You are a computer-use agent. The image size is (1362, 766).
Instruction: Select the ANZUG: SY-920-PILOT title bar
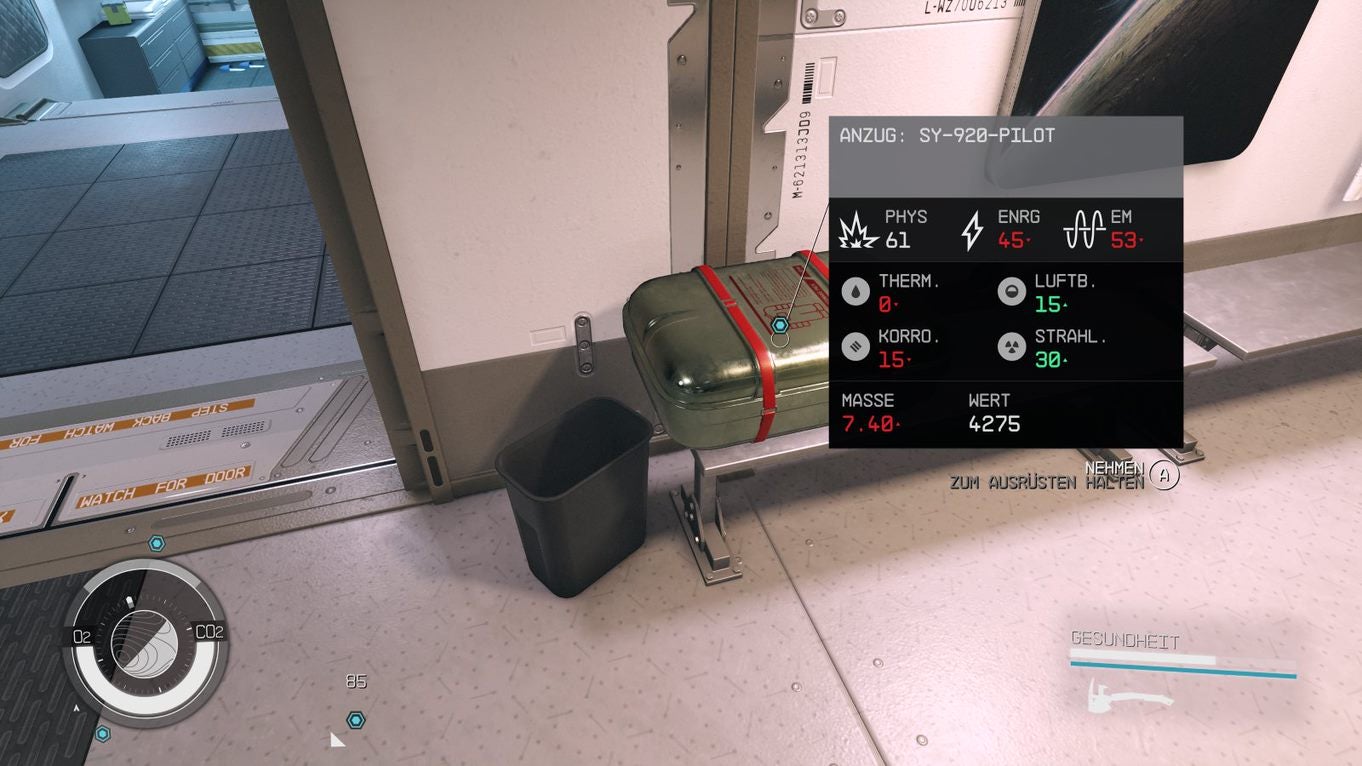click(947, 135)
